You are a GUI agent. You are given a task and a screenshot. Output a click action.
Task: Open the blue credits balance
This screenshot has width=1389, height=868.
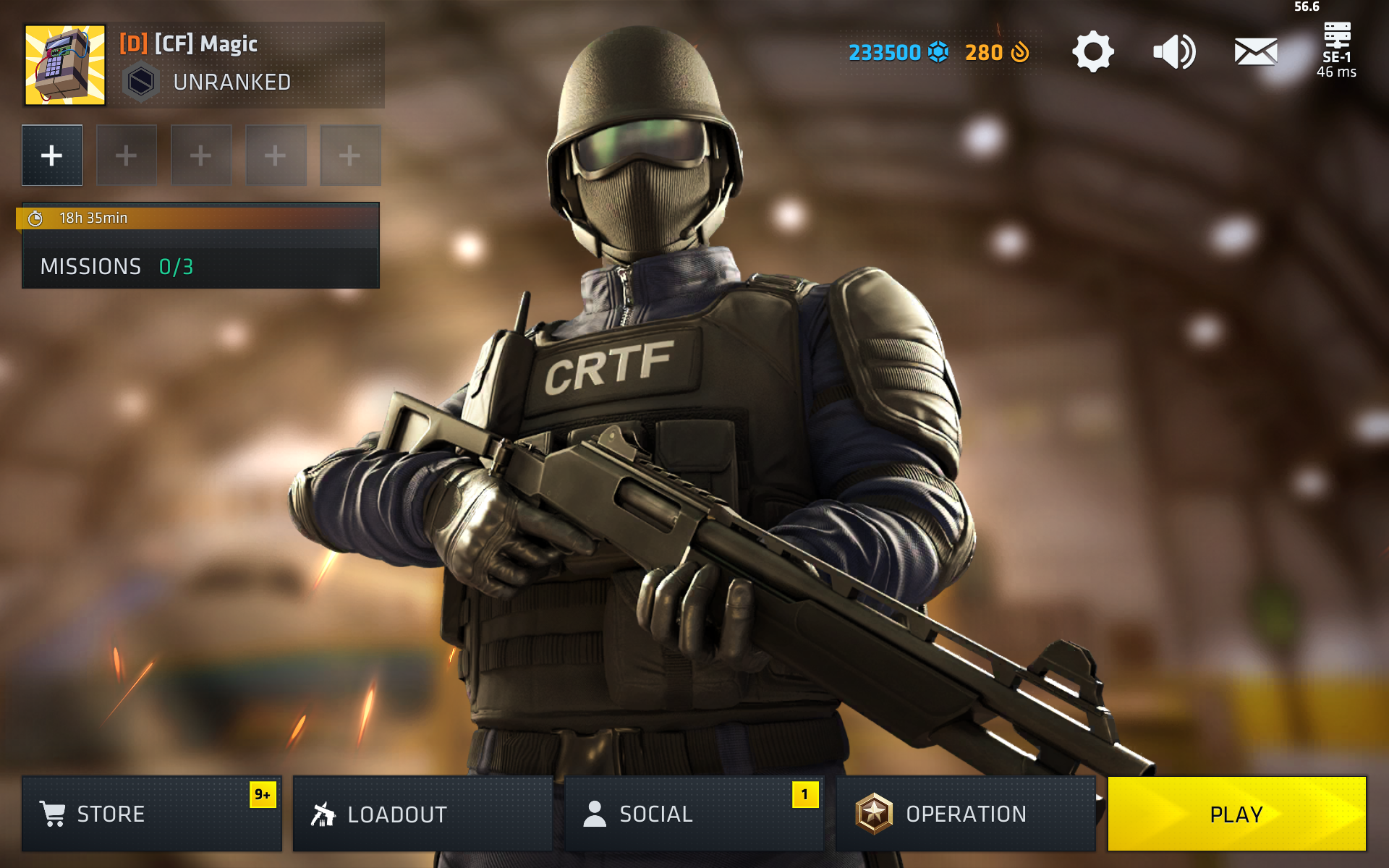click(898, 52)
